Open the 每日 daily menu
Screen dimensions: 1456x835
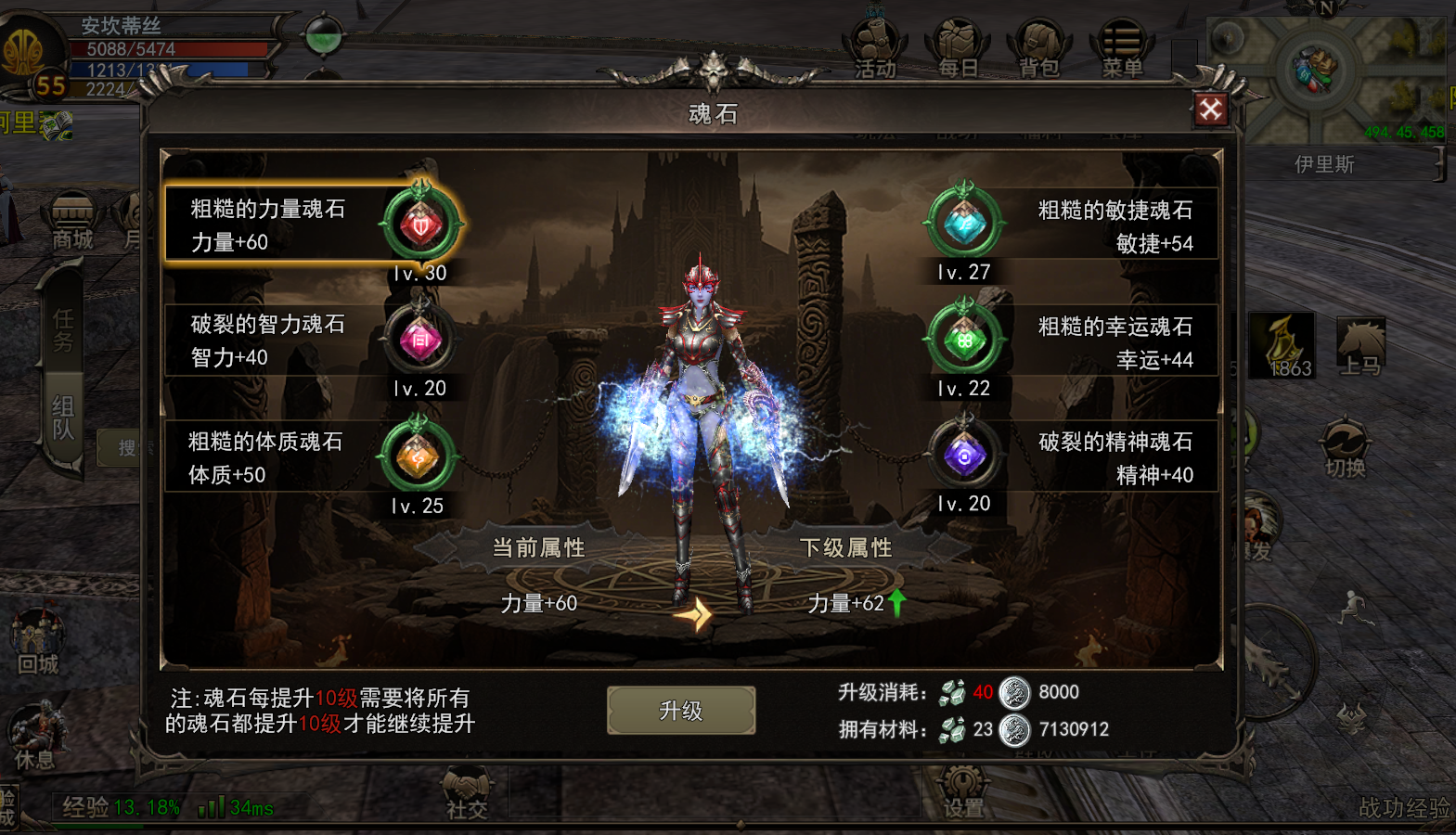pos(958,49)
